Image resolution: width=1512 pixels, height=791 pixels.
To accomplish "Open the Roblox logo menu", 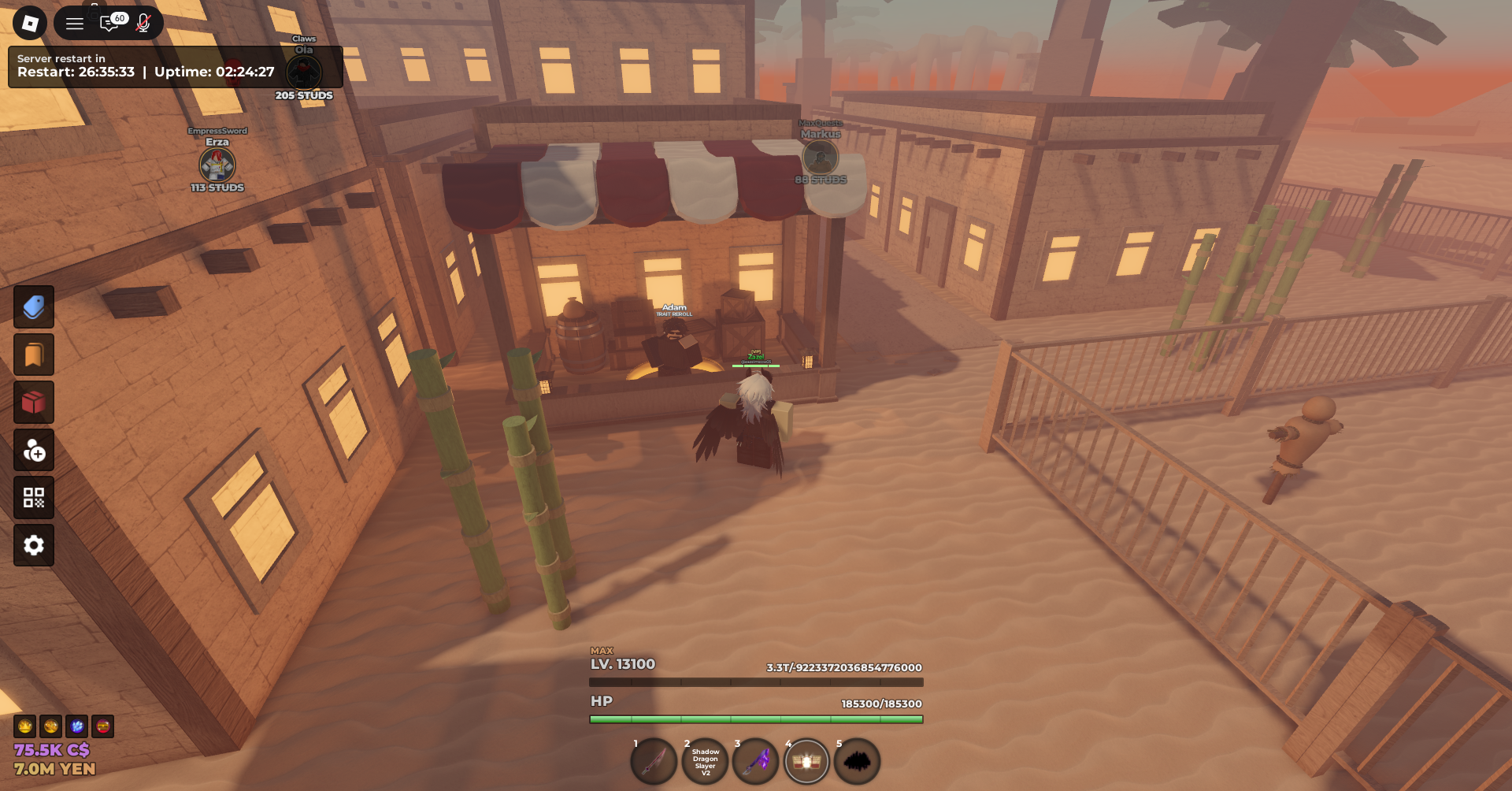I will pos(30,24).
